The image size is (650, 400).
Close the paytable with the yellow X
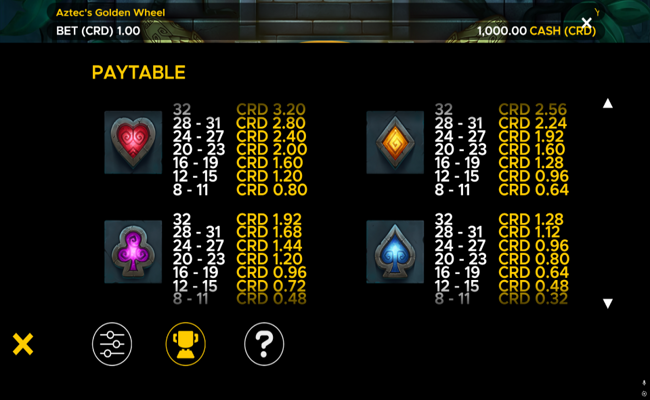click(x=23, y=345)
